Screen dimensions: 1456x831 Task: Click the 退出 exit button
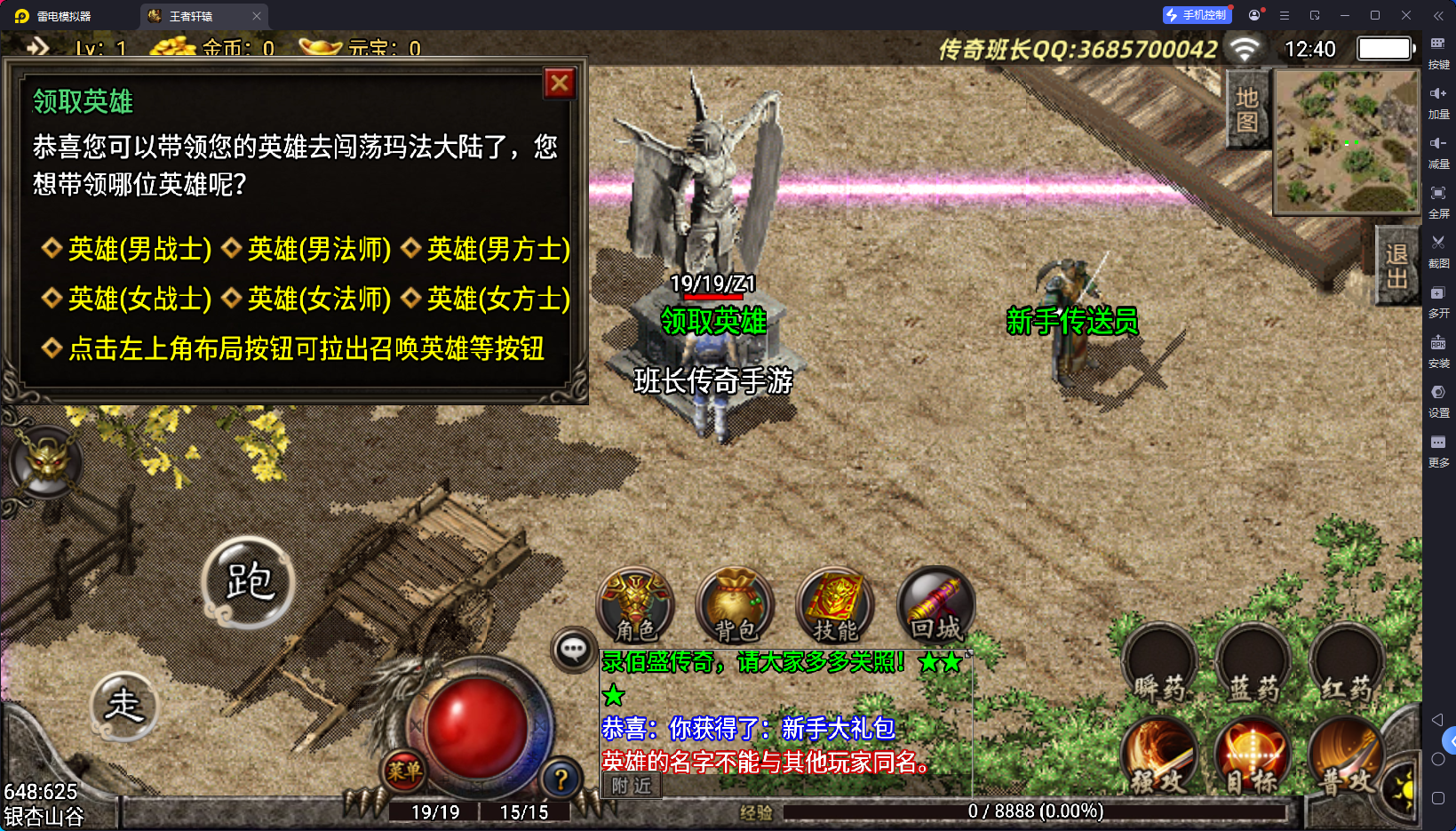(1396, 266)
